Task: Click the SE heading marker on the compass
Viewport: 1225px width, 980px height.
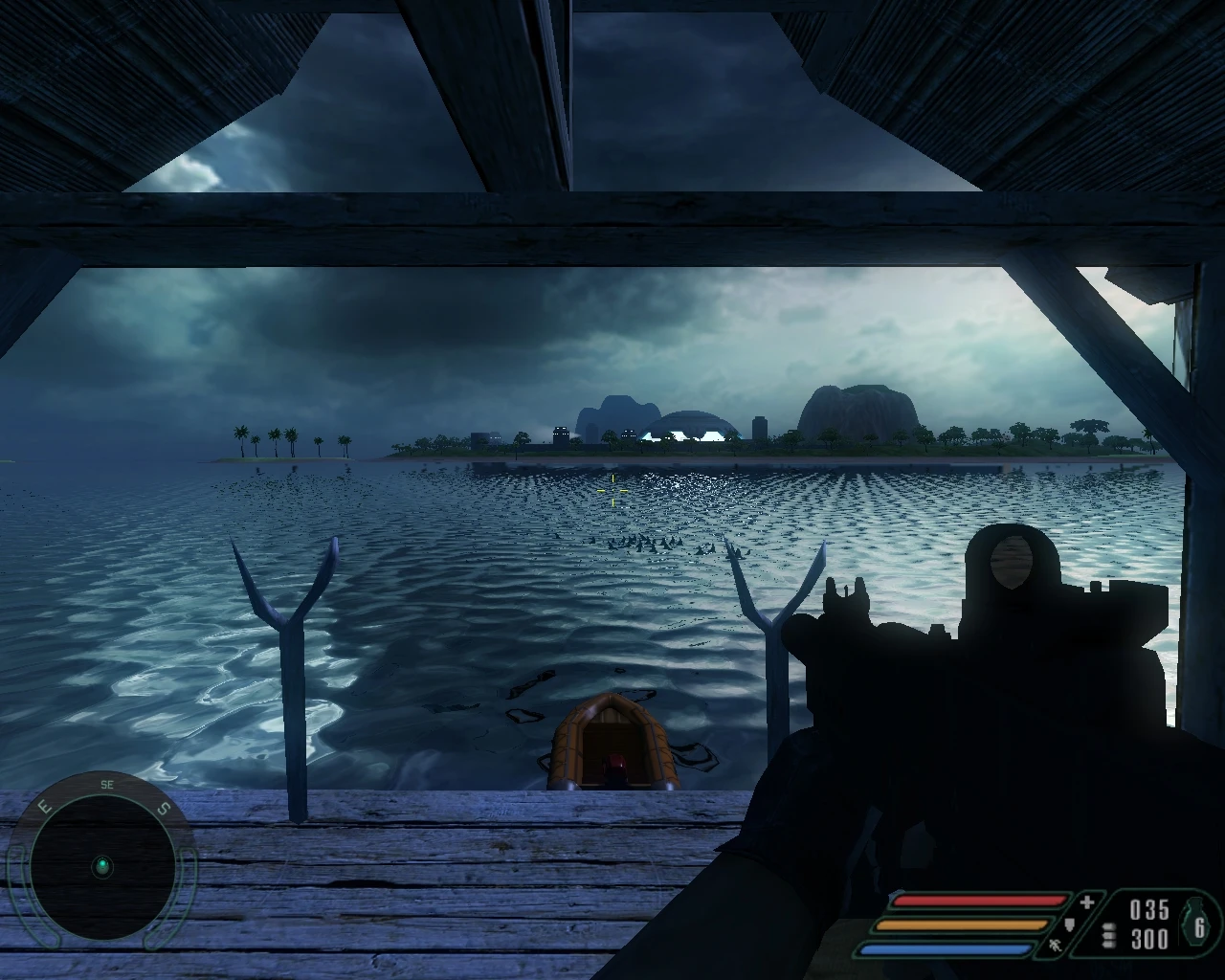Action: pos(108,785)
